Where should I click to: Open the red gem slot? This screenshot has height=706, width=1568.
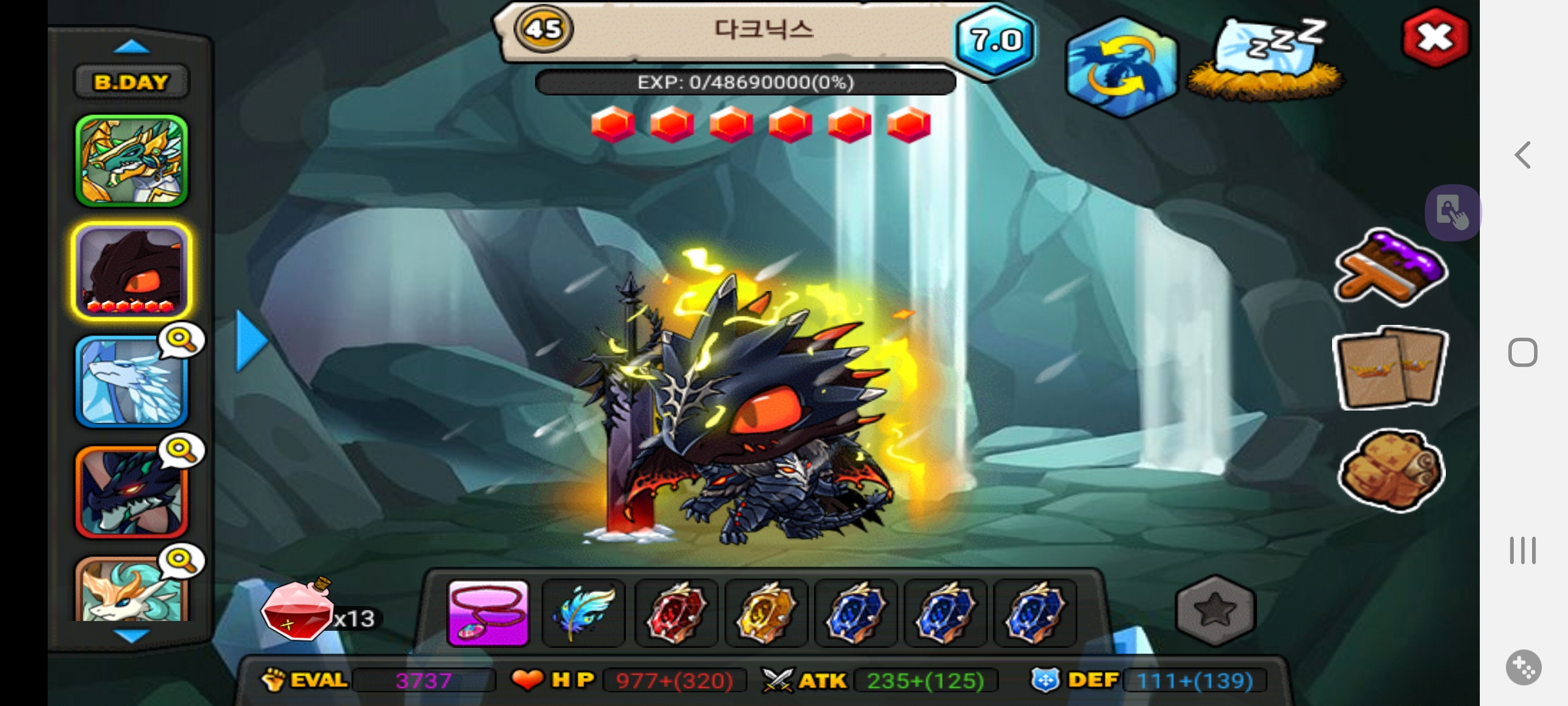click(x=676, y=613)
